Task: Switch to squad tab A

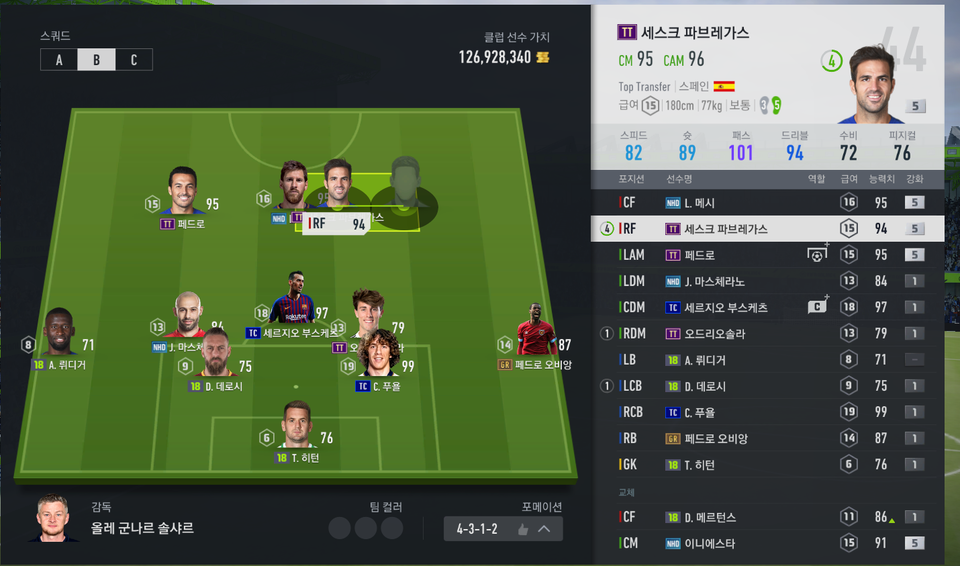Action: 59,59
